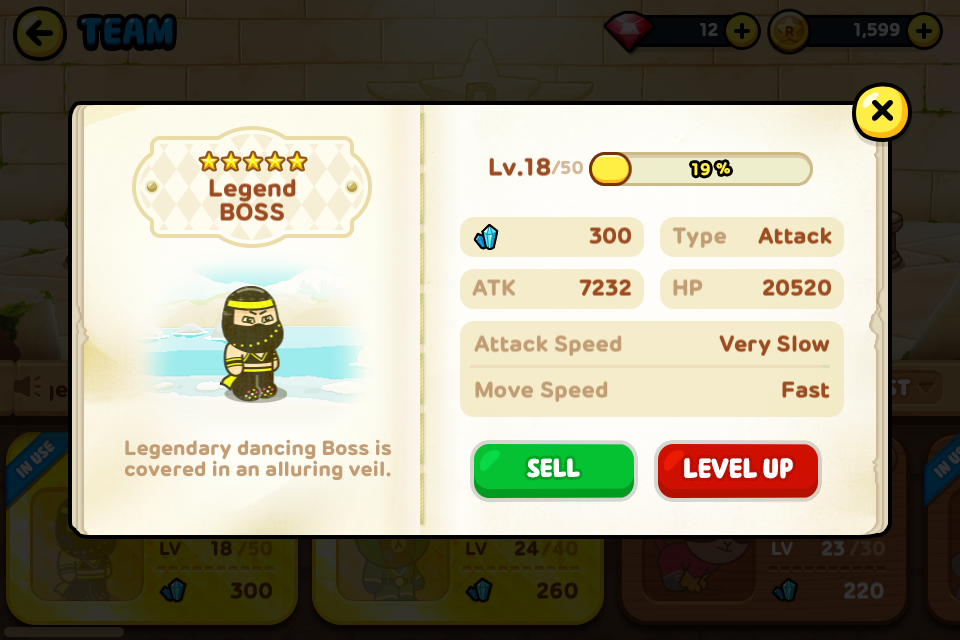Add more gold coins

tap(923, 31)
